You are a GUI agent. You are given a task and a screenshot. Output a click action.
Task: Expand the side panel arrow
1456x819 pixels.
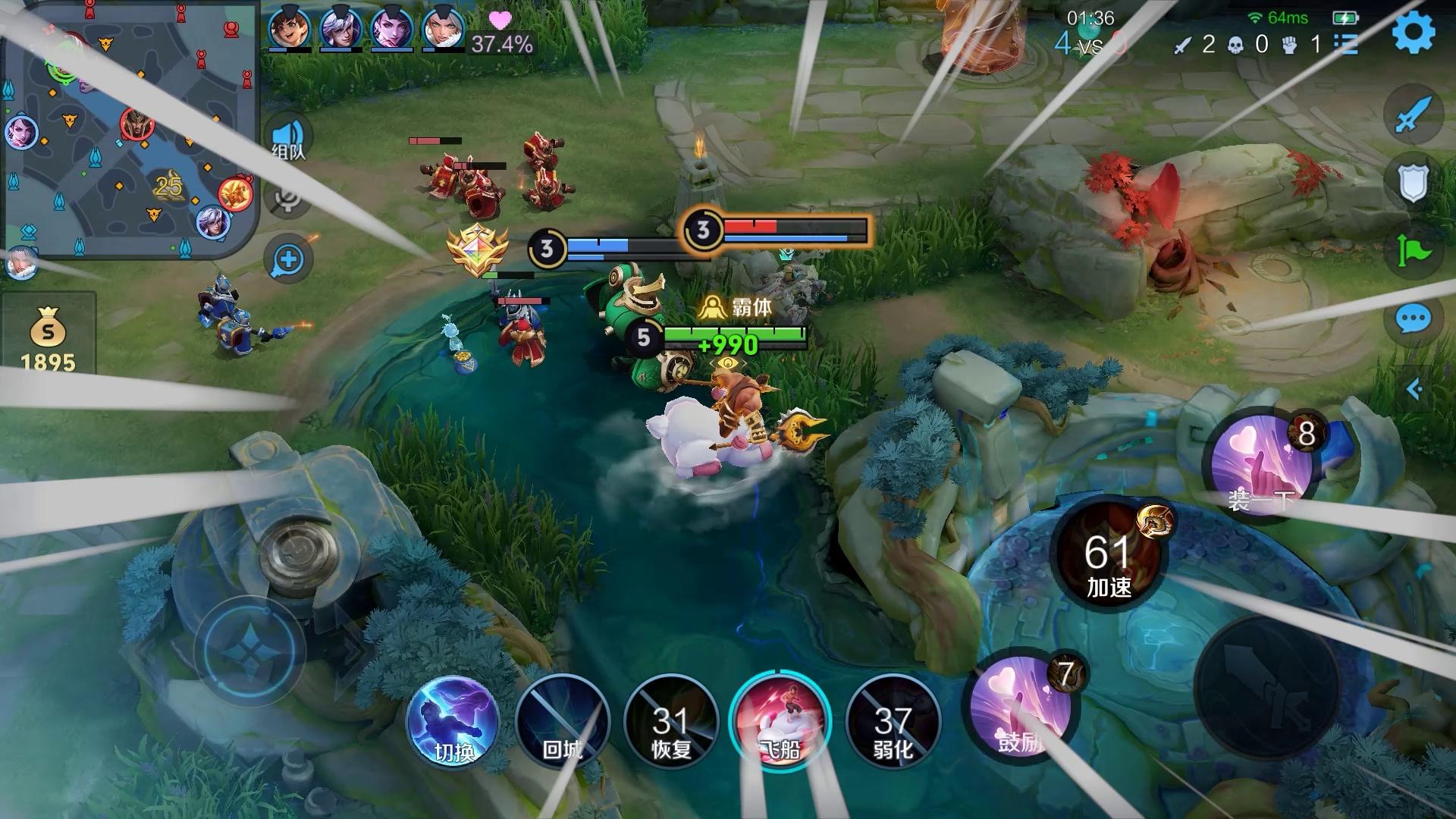(1414, 390)
